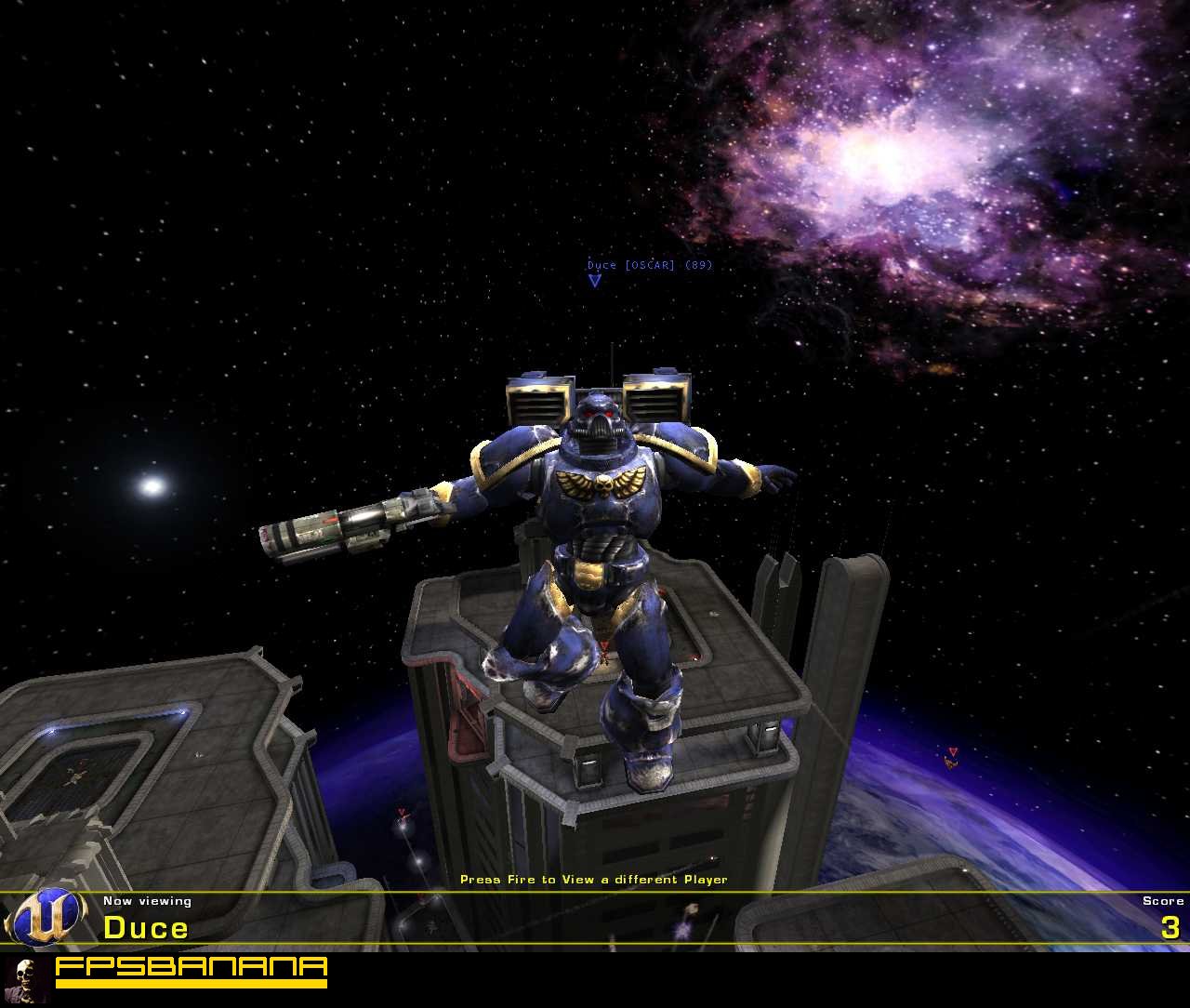Click the red objective arrow on the left tower
Viewport: 1190px width, 1008px height.
point(401,811)
